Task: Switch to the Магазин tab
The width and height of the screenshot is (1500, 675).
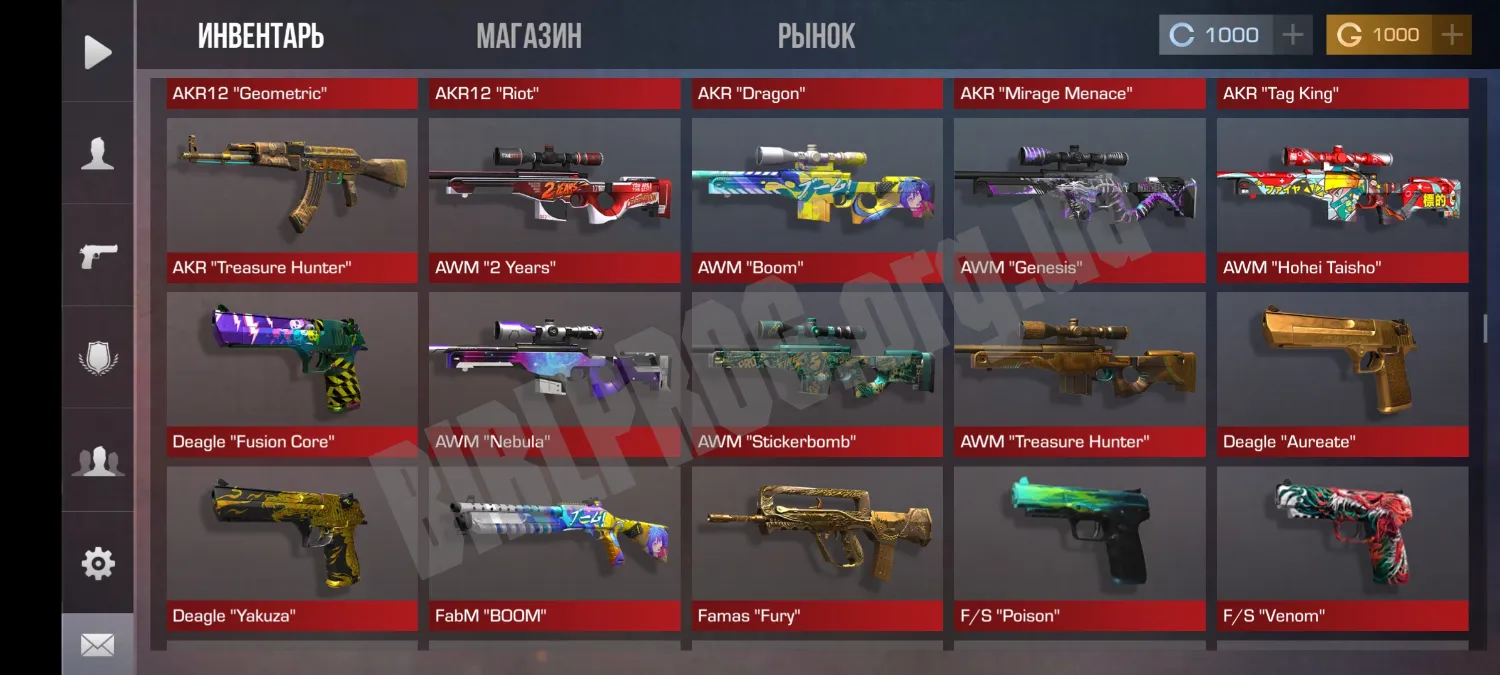Action: [529, 37]
